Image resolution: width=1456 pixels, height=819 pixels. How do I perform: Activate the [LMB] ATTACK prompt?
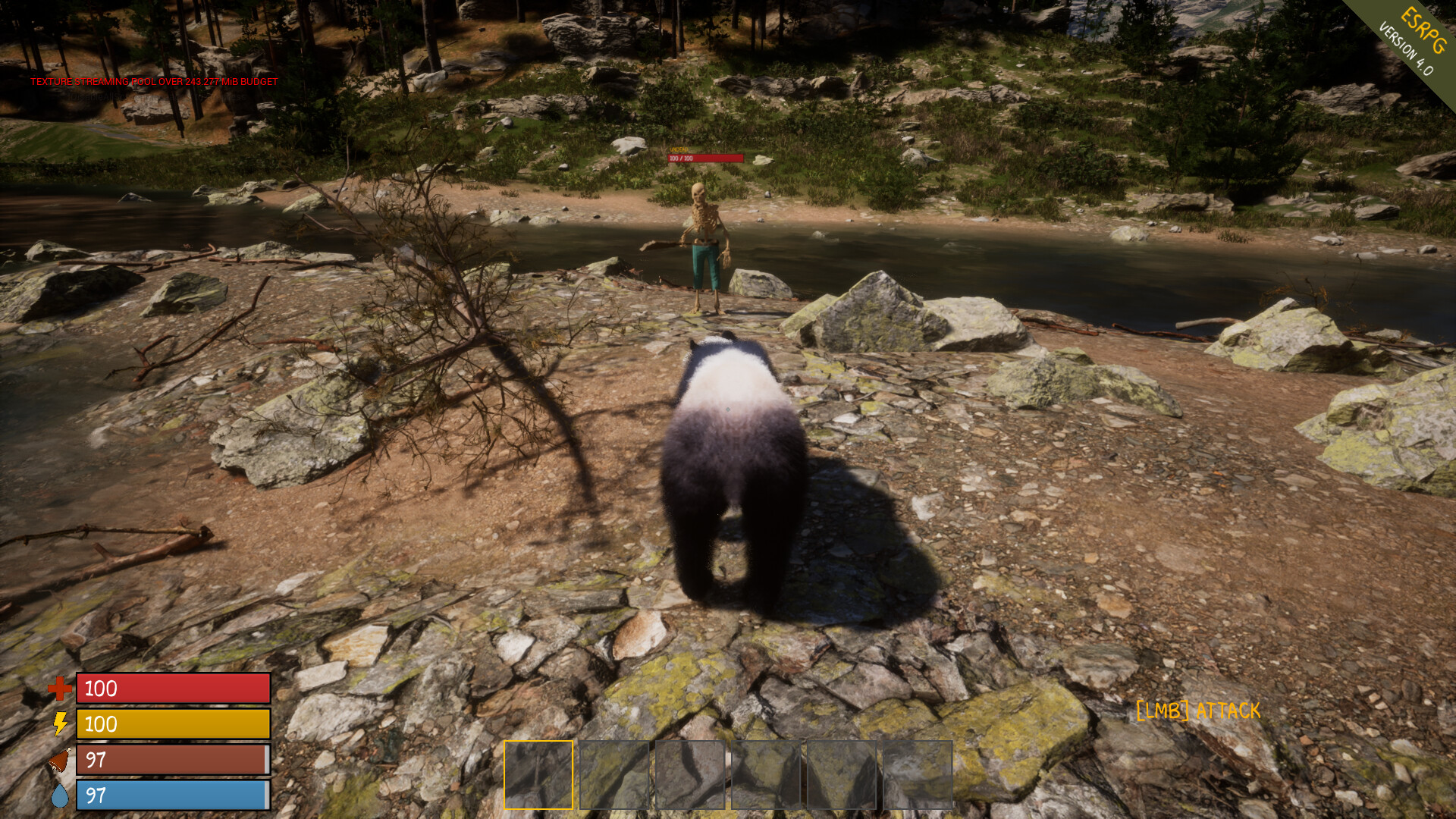[x=1197, y=711]
